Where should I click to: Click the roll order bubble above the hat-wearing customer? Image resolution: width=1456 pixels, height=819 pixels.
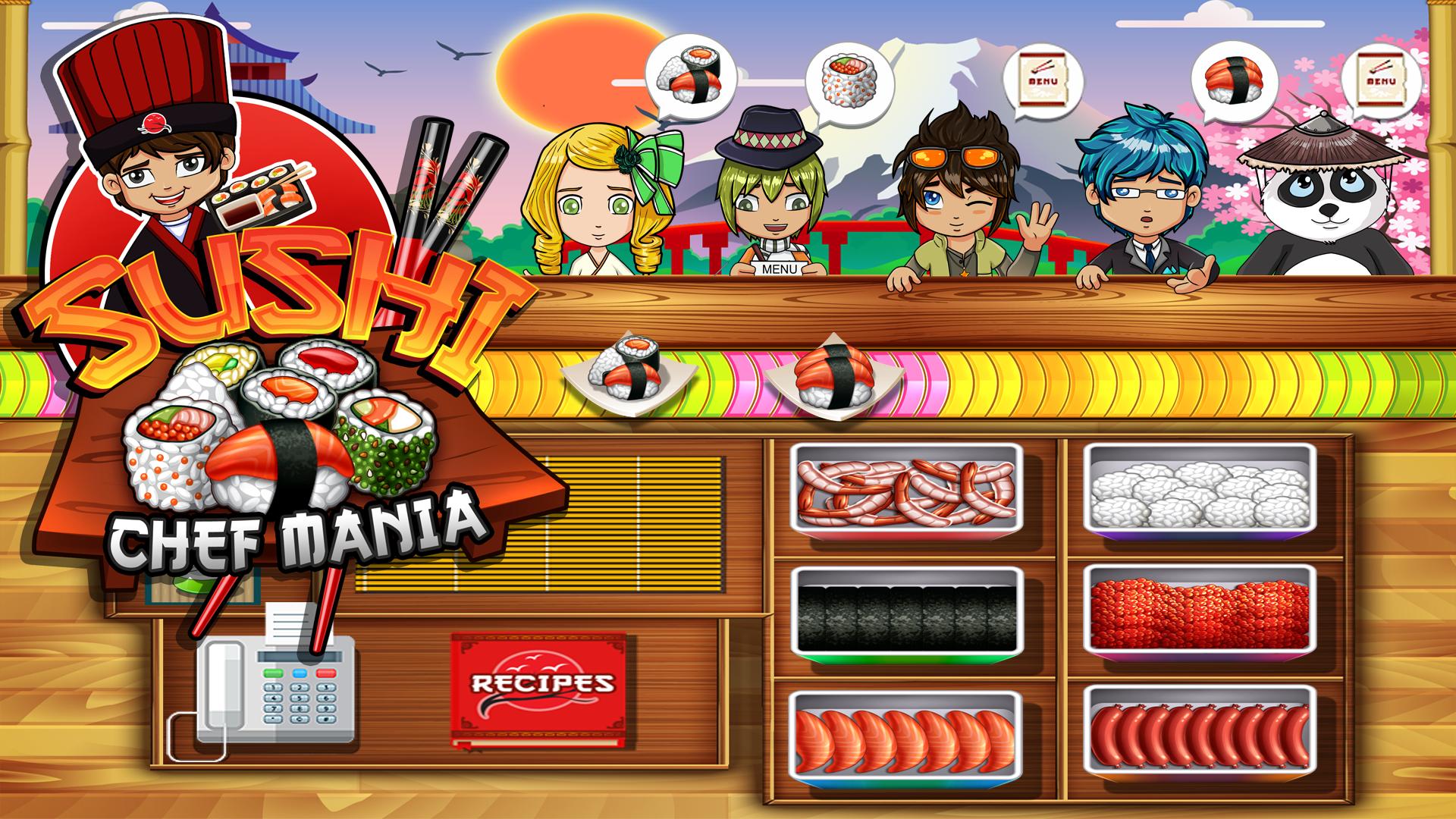849,76
